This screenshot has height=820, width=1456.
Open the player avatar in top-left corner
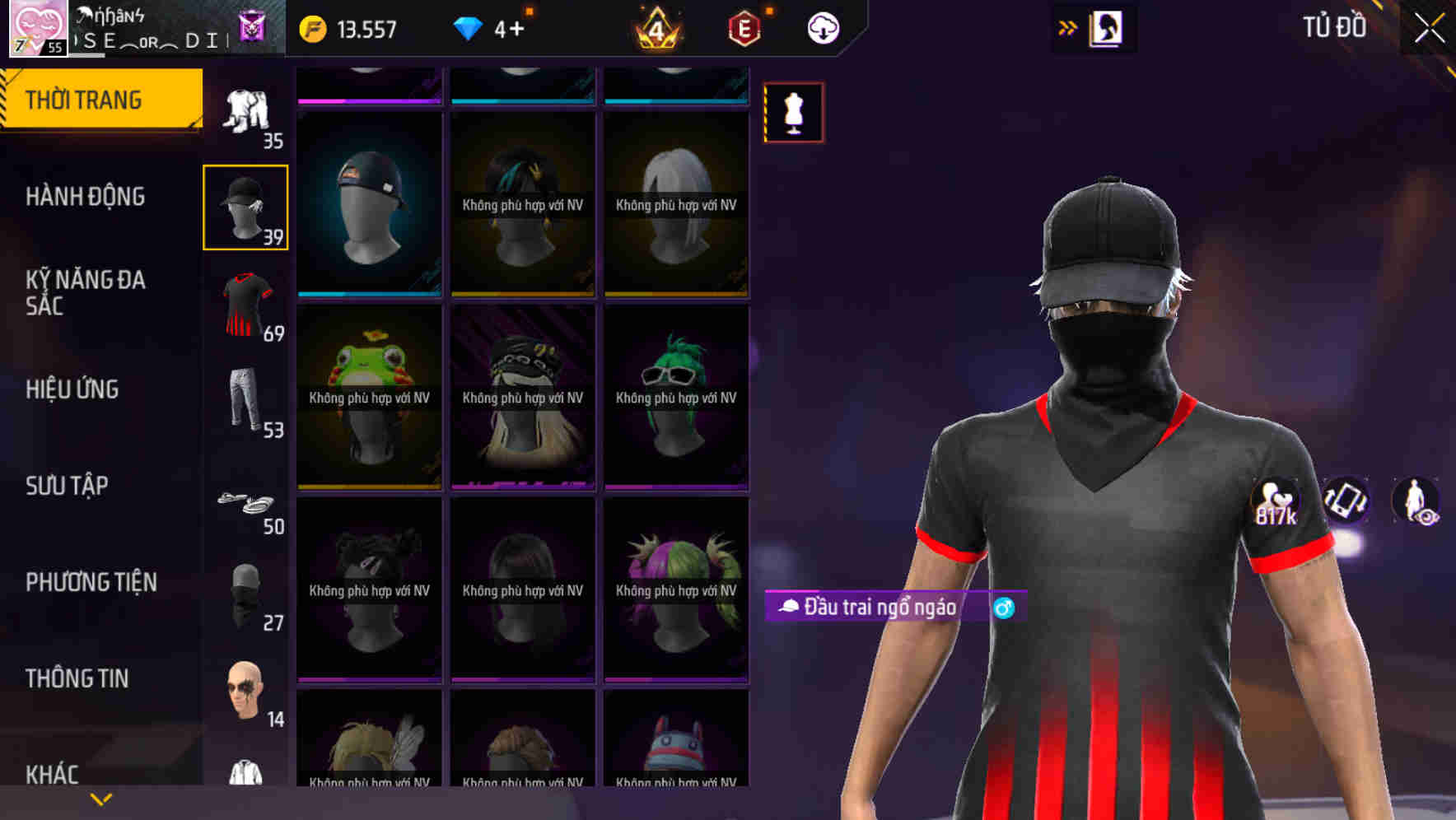(37, 27)
